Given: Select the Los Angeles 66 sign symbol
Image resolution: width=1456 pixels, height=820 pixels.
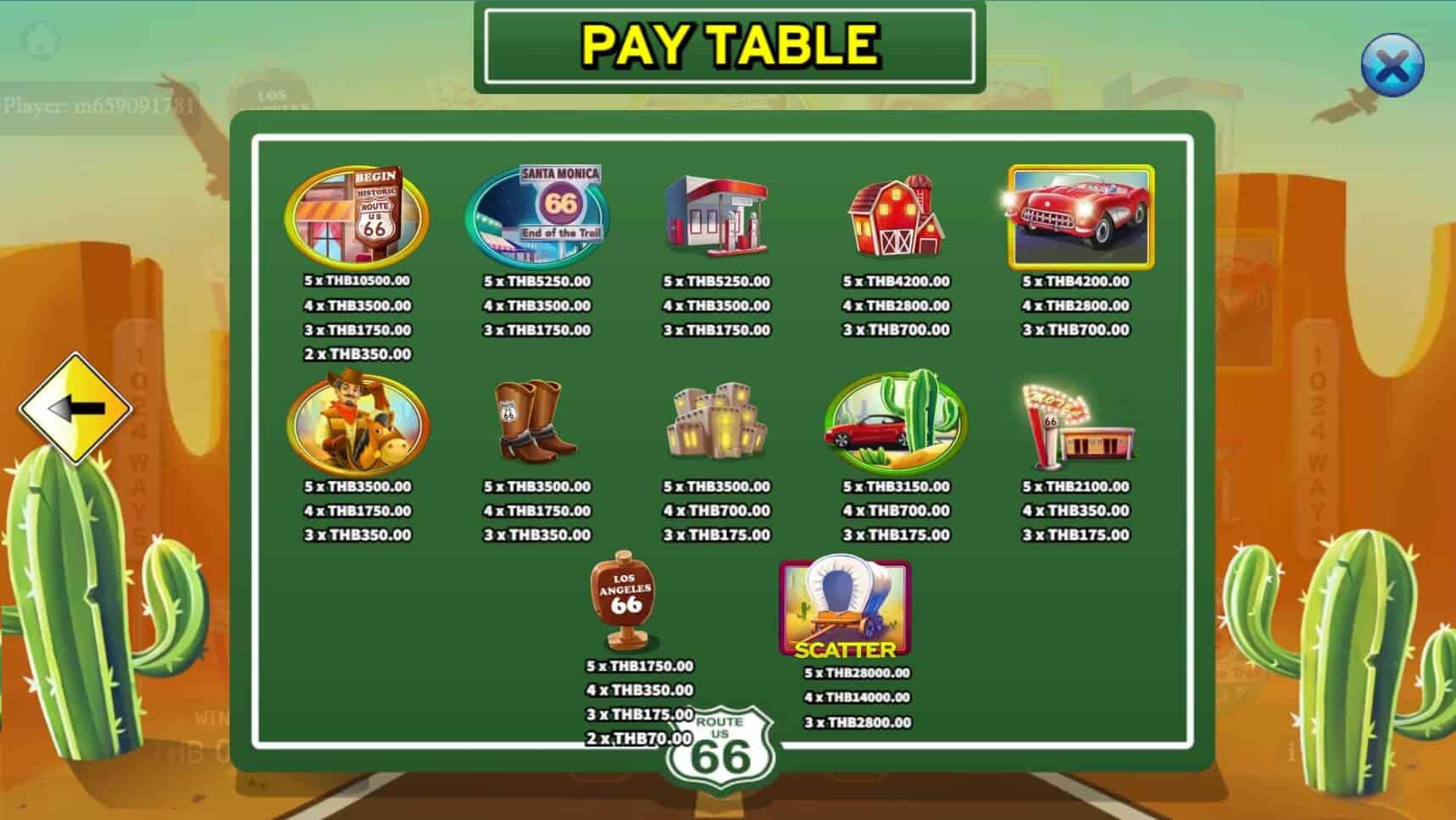Looking at the screenshot, I should coord(621,599).
